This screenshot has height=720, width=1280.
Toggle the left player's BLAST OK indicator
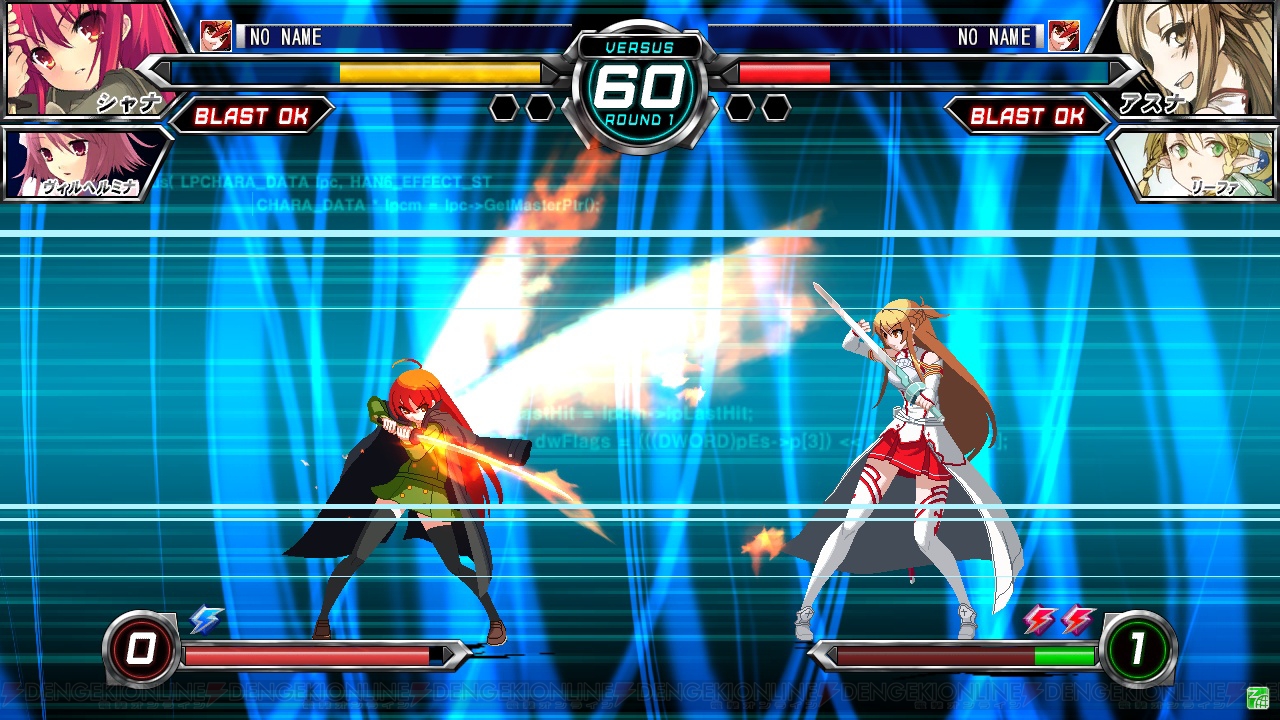[x=253, y=117]
